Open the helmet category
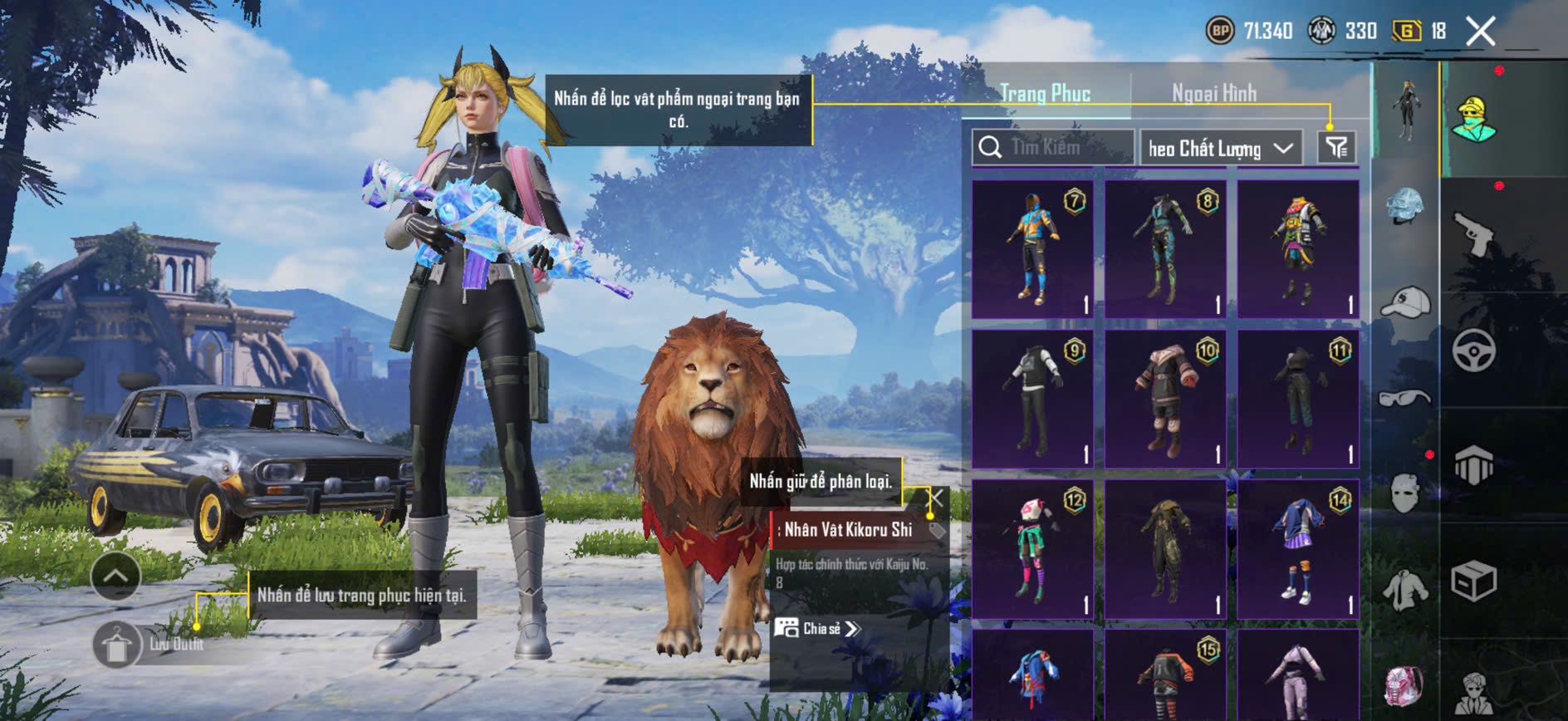Viewport: 1568px width, 721px height. point(1404,204)
